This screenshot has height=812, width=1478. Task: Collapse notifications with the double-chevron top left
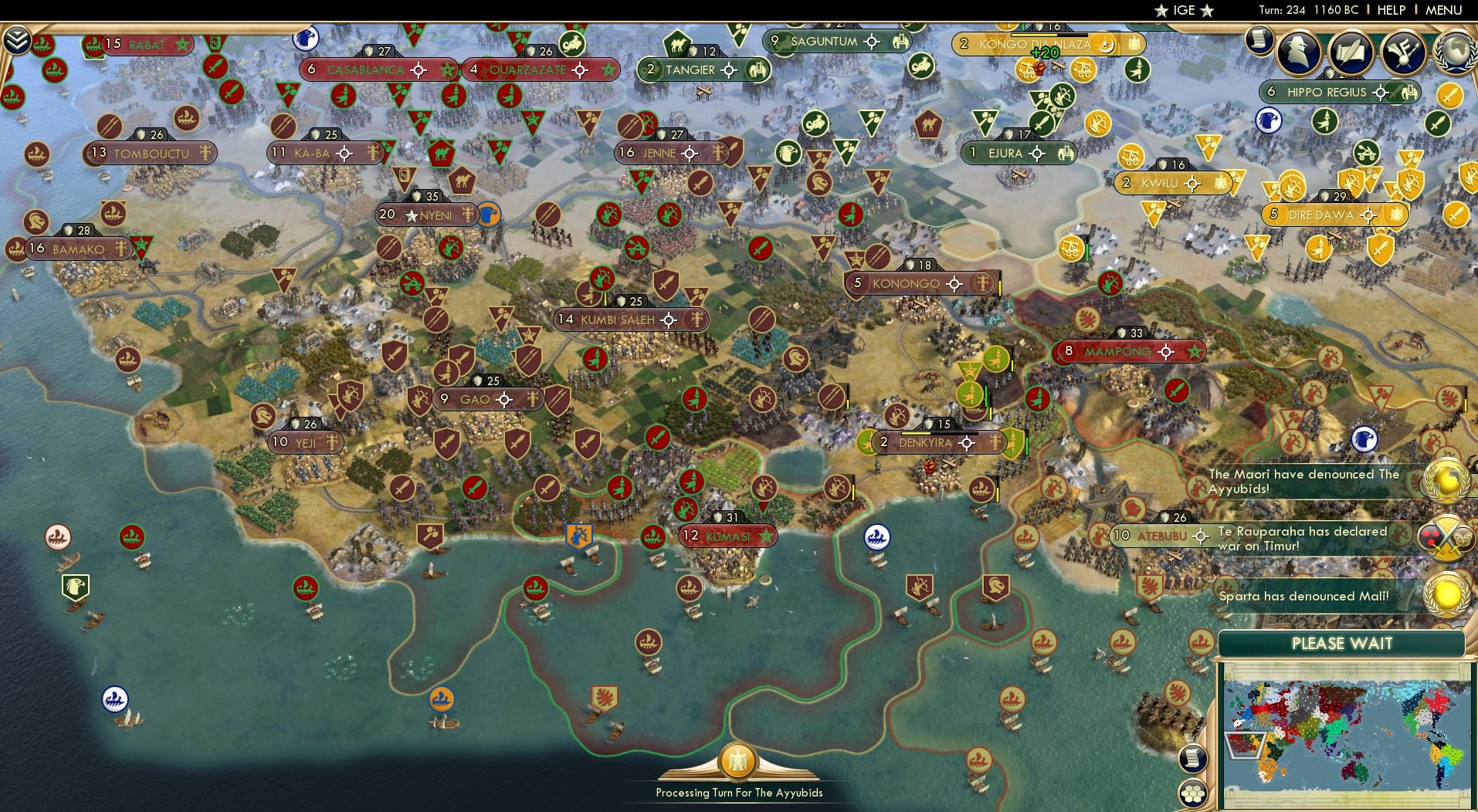click(17, 39)
